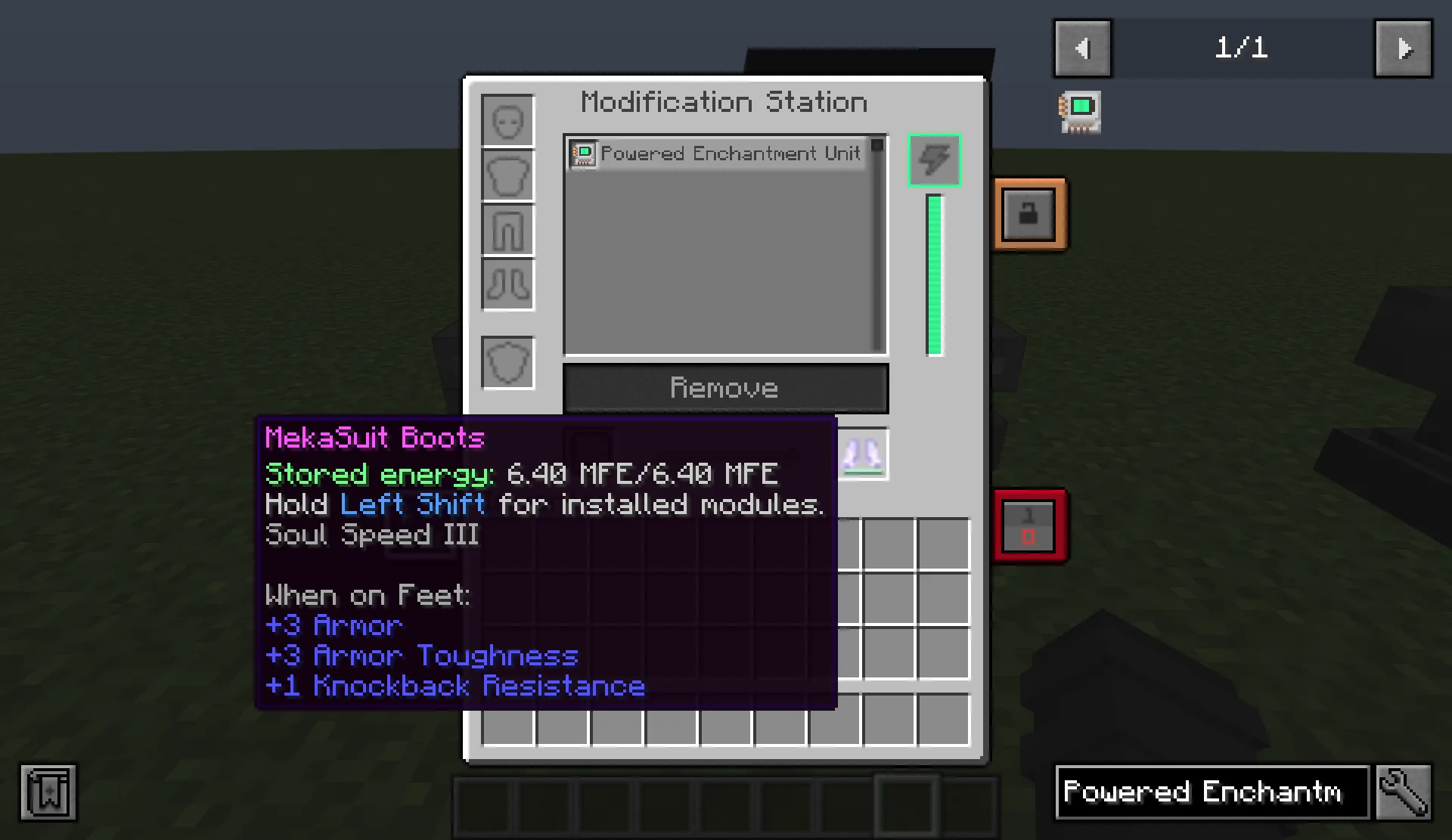Screen dimensions: 1452x840
Task: Open JEI settings with the wrench icon
Action: [1404, 792]
